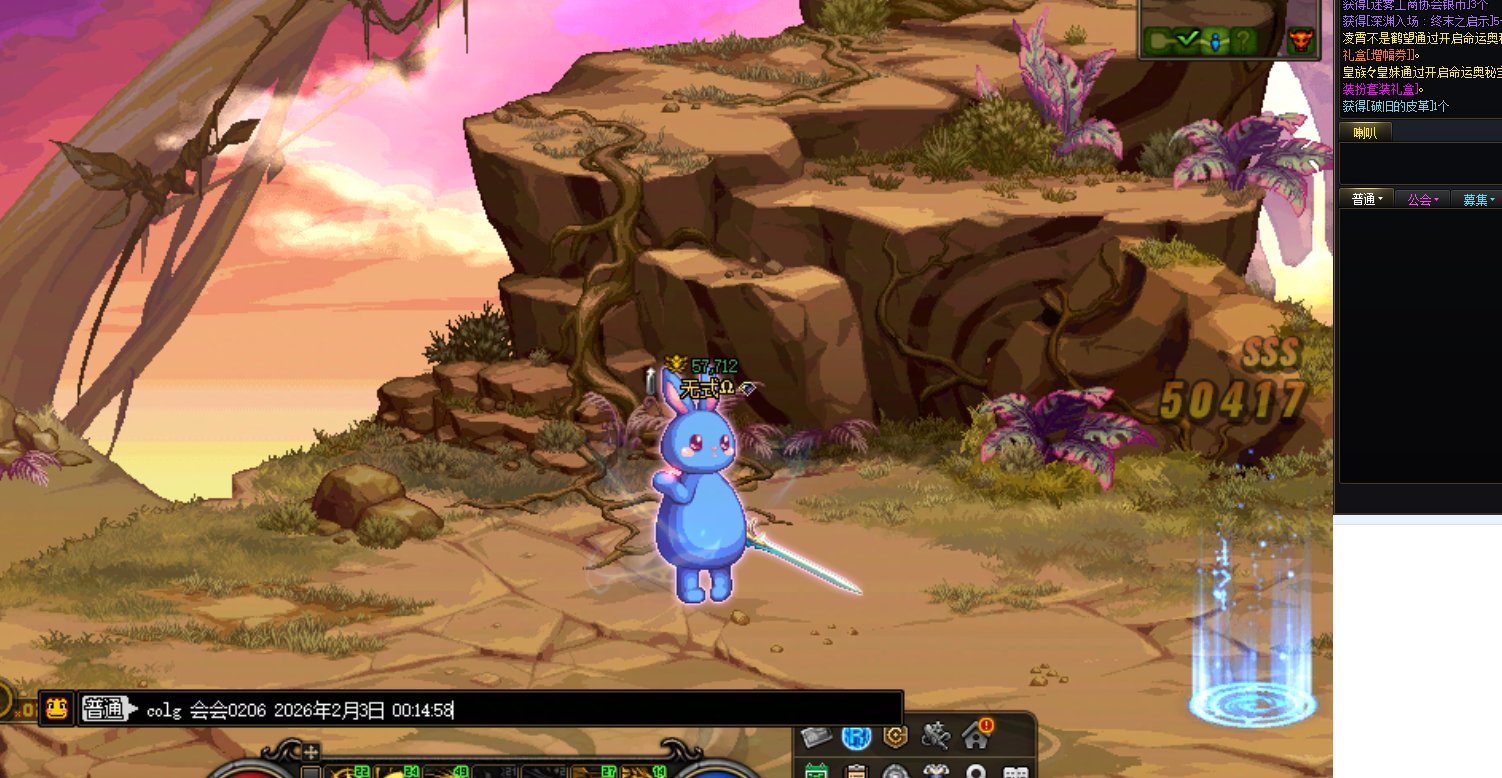Click the red bull demon icon
1502x778 pixels.
1301,41
